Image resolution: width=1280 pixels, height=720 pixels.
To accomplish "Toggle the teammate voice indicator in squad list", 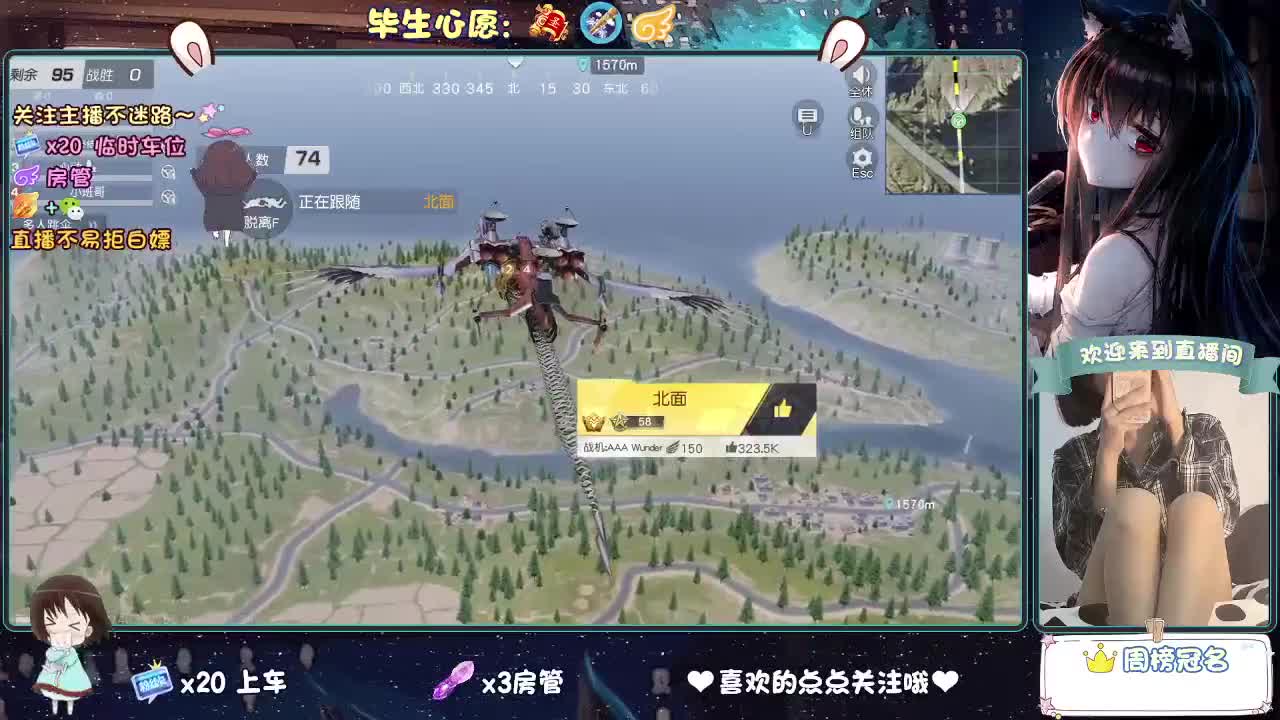I will (168, 172).
